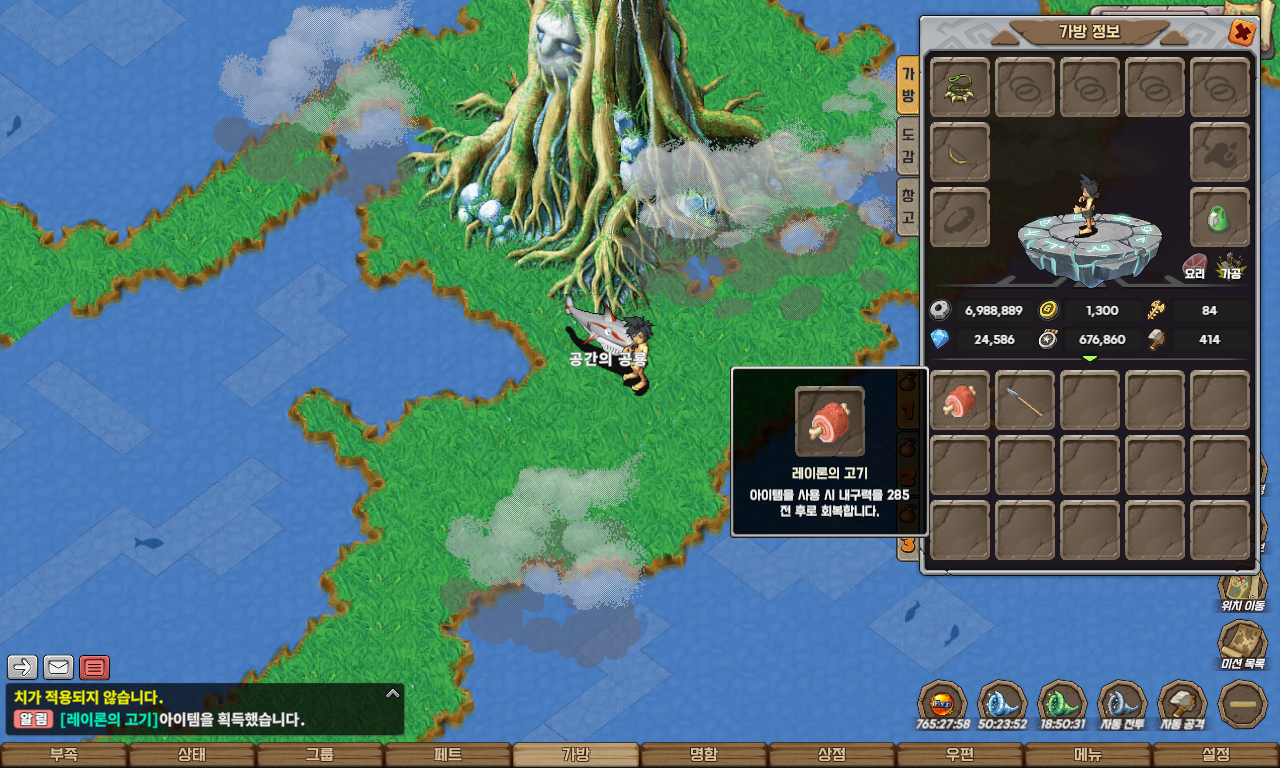Click the equipped green armor slot

coord(1220,217)
